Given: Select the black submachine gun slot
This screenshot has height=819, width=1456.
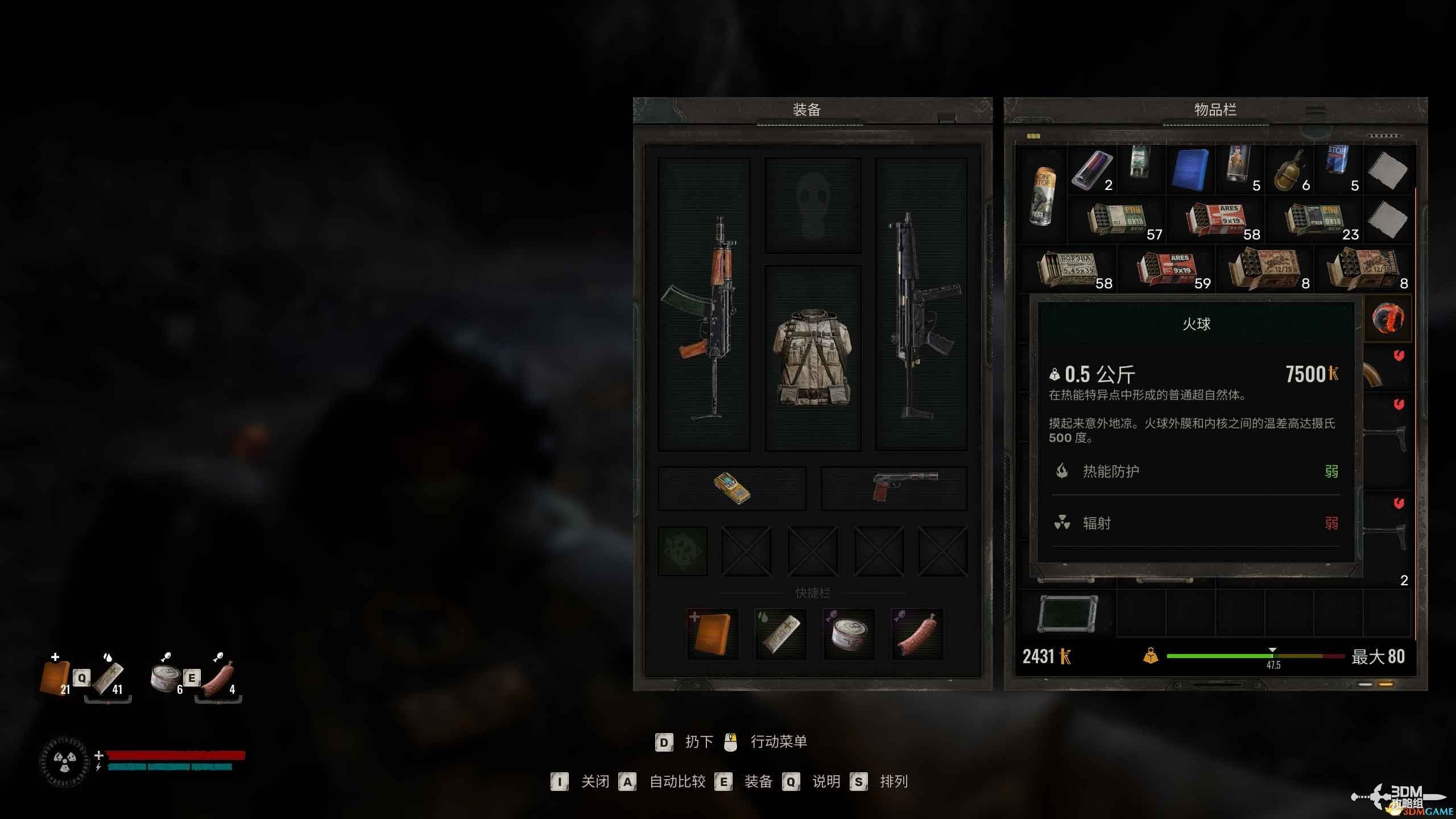Looking at the screenshot, I should [921, 304].
